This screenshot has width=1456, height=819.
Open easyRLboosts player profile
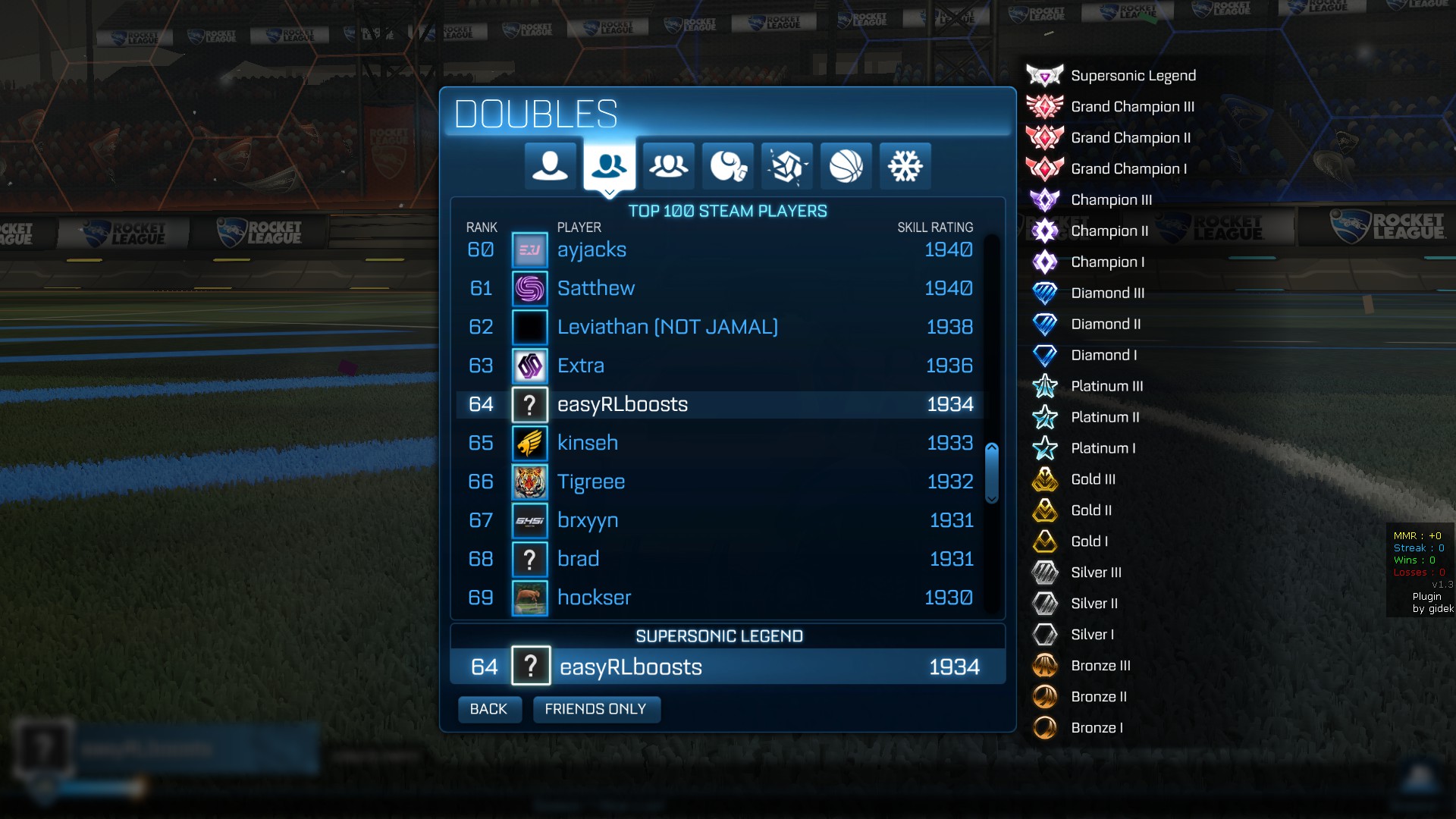622,404
